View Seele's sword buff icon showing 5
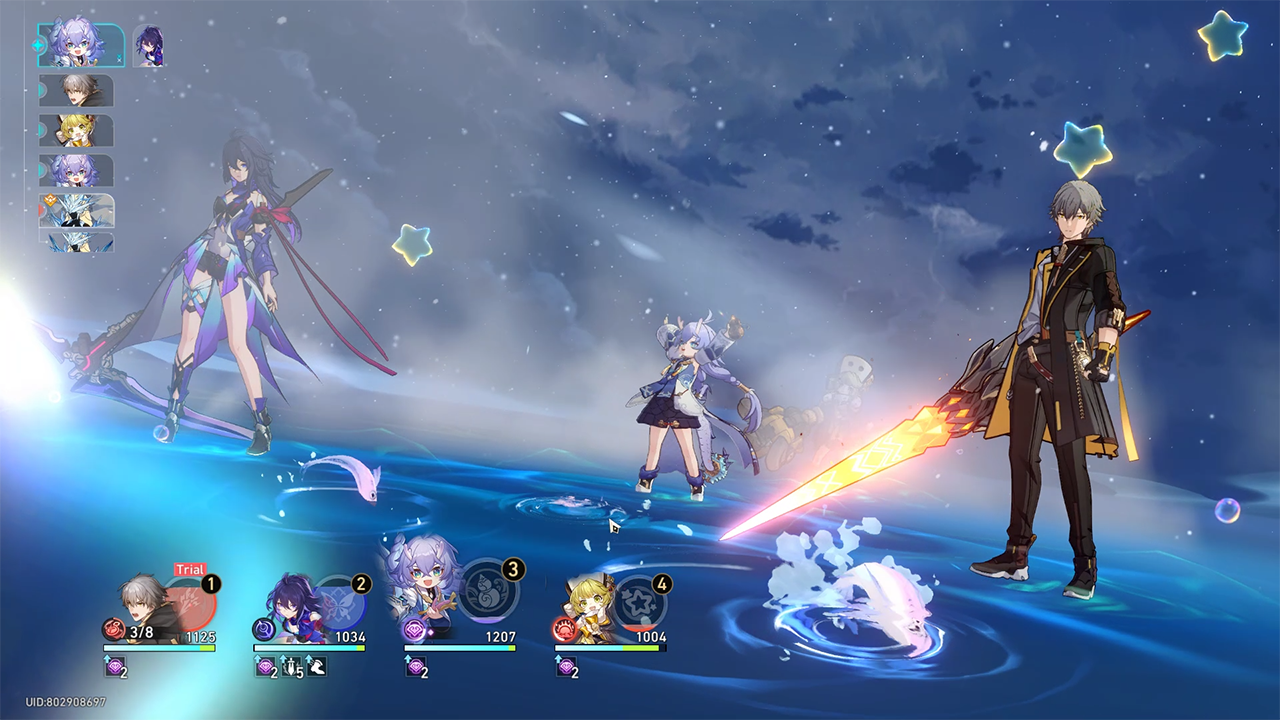This screenshot has width=1280, height=720. tap(290, 667)
